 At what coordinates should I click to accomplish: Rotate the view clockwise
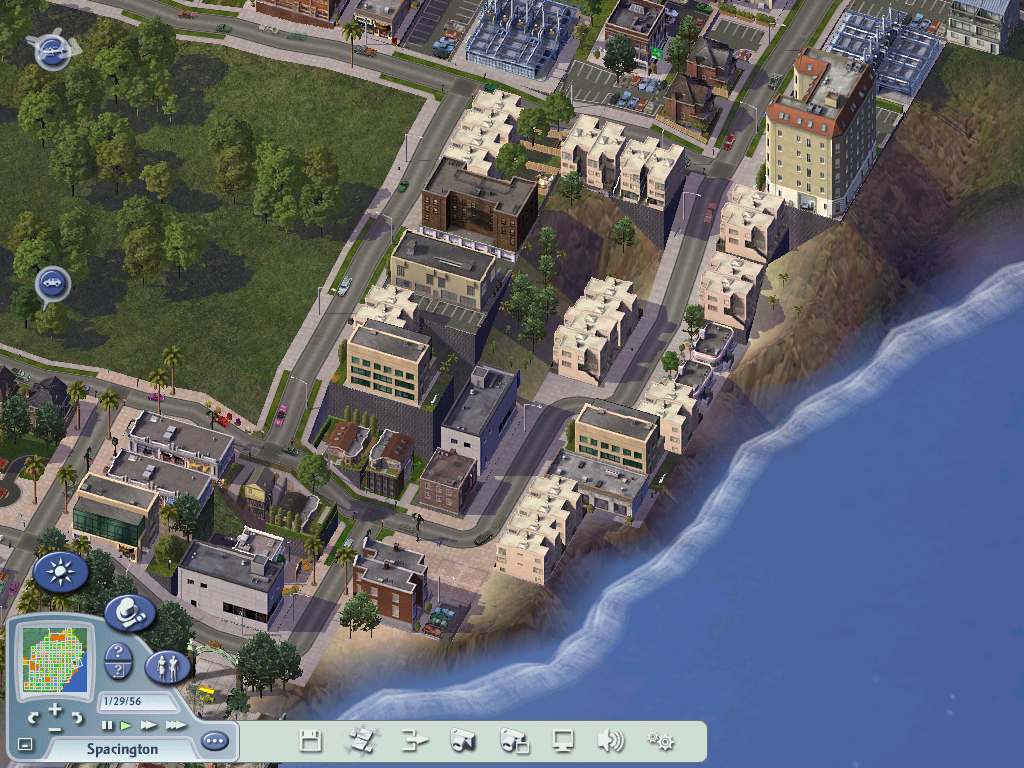tap(77, 718)
